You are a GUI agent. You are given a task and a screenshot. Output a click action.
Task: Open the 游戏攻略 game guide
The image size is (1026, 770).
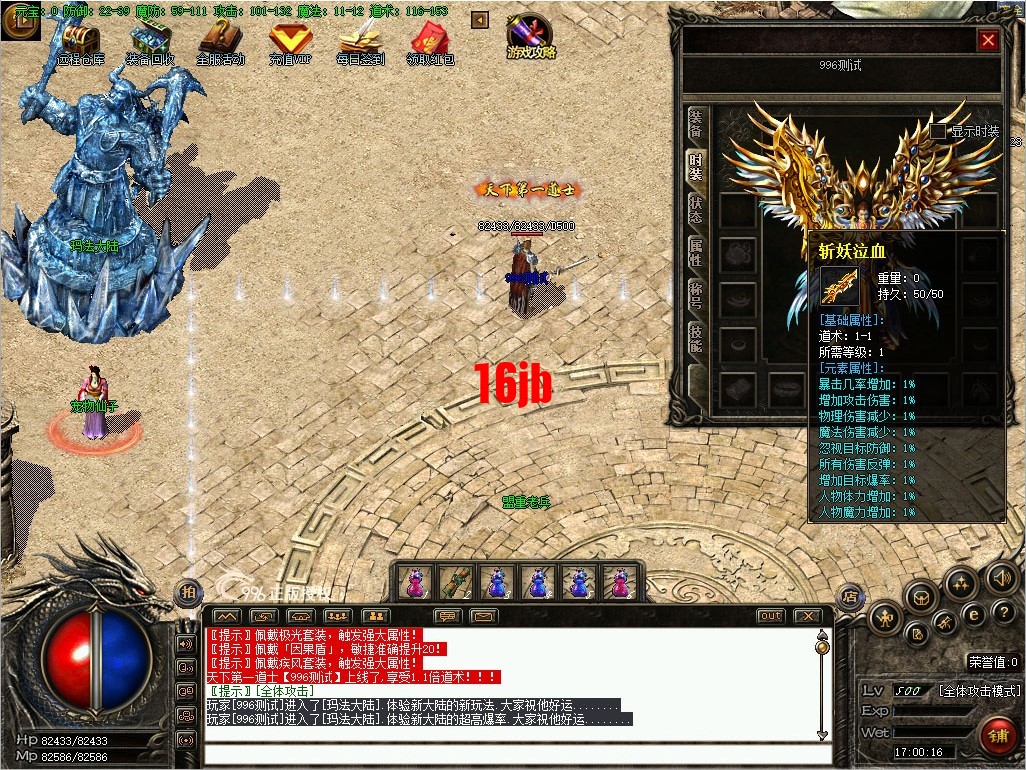click(x=531, y=38)
